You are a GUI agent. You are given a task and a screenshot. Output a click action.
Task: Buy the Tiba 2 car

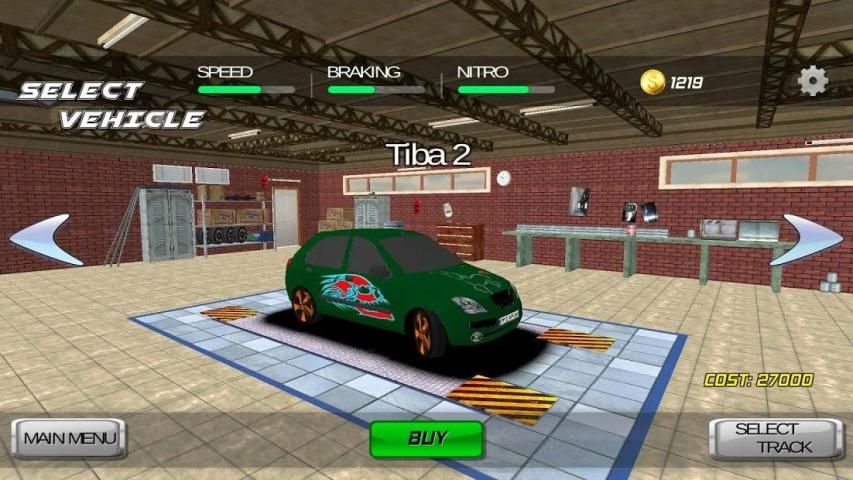pyautogui.click(x=427, y=438)
